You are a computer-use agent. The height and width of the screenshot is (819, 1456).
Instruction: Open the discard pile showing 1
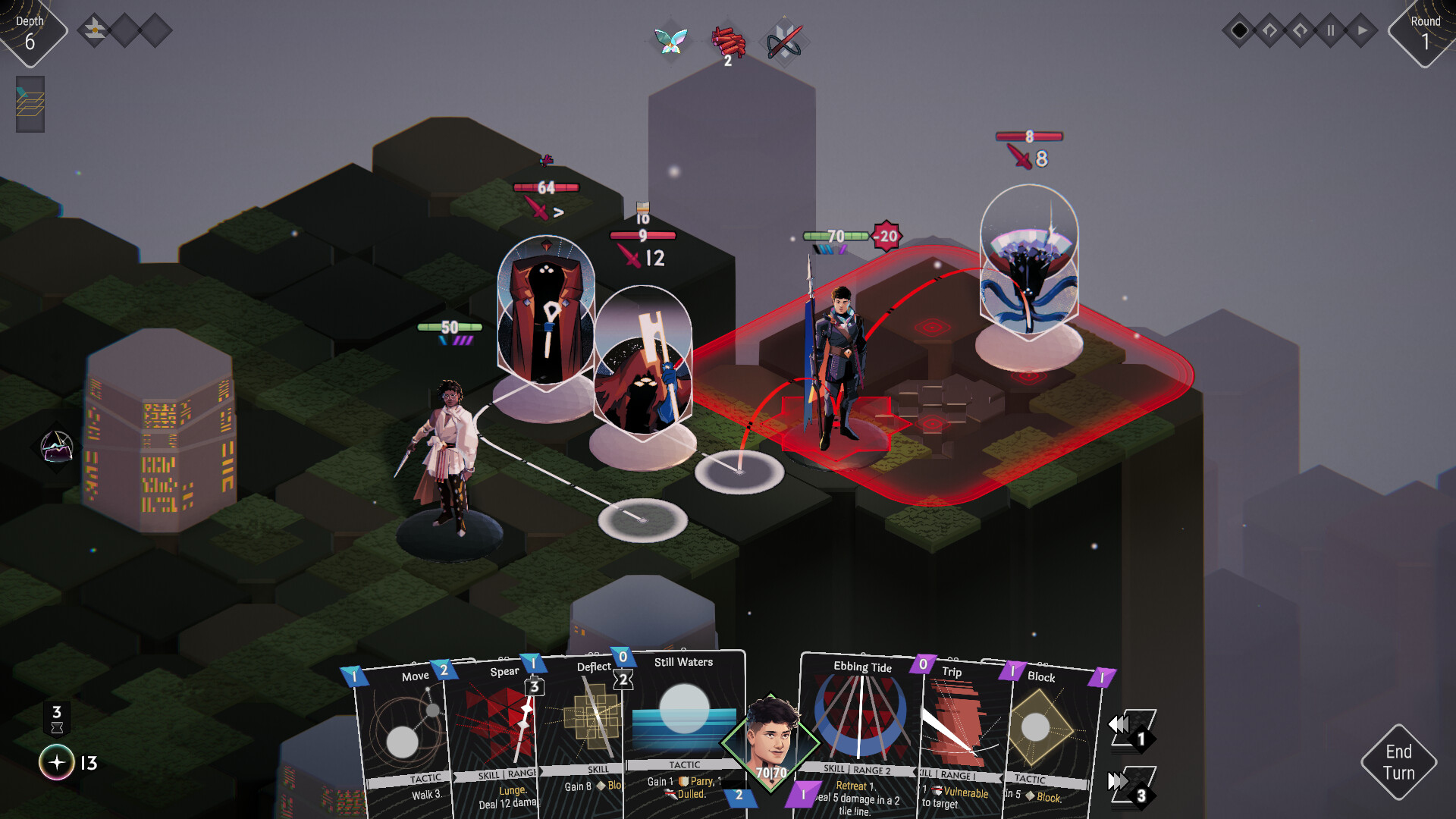tap(1132, 729)
